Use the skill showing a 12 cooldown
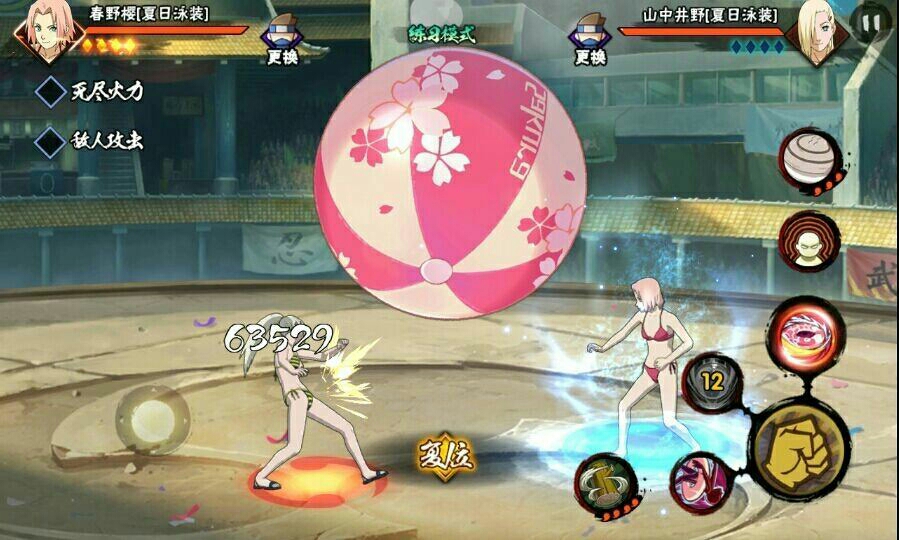Image resolution: width=899 pixels, height=540 pixels. [x=712, y=381]
